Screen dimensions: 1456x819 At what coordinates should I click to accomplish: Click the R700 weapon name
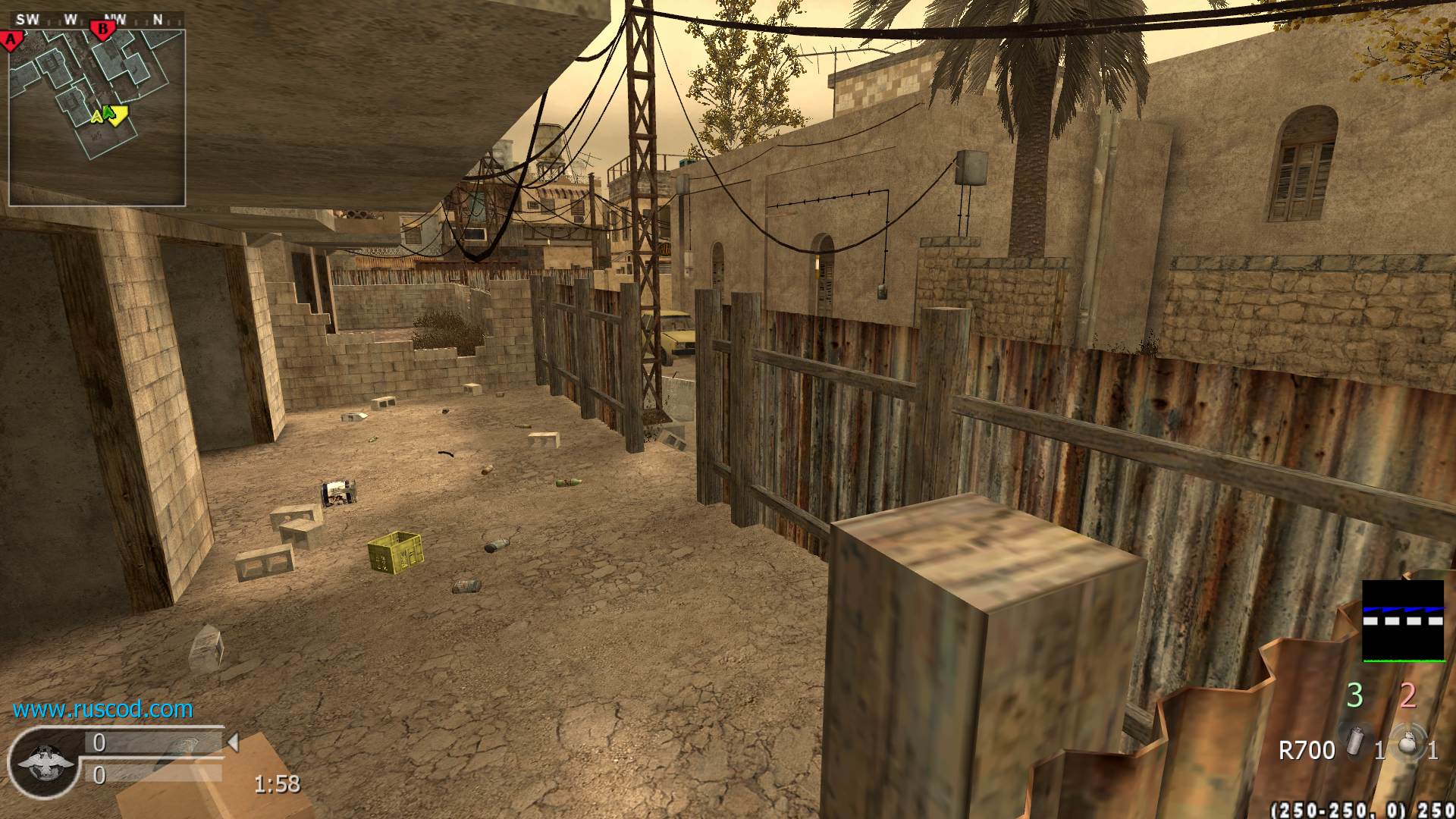pos(1306,751)
